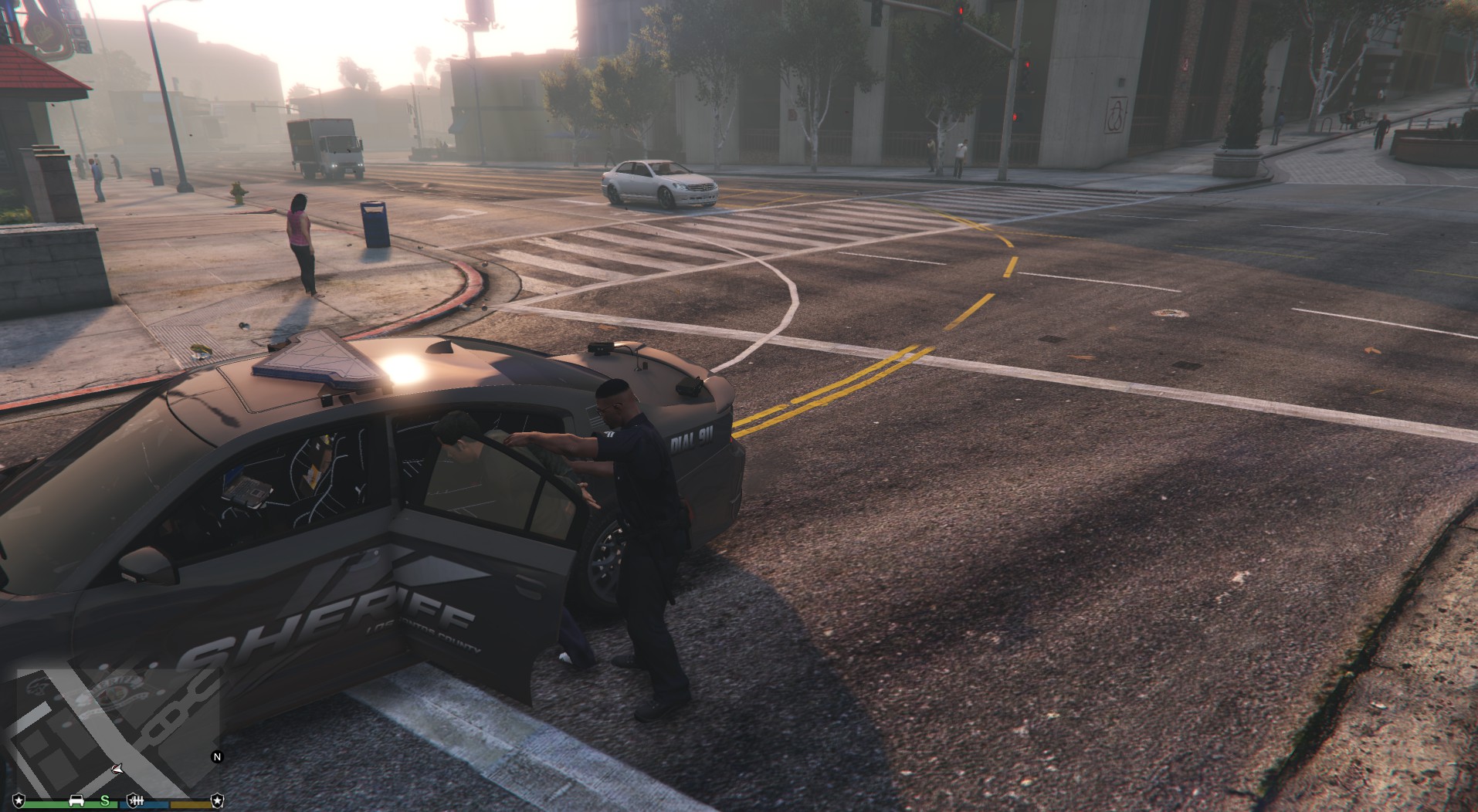Click the player arrow on the minimap
Viewport: 1478px width, 812px height.
coord(116,769)
